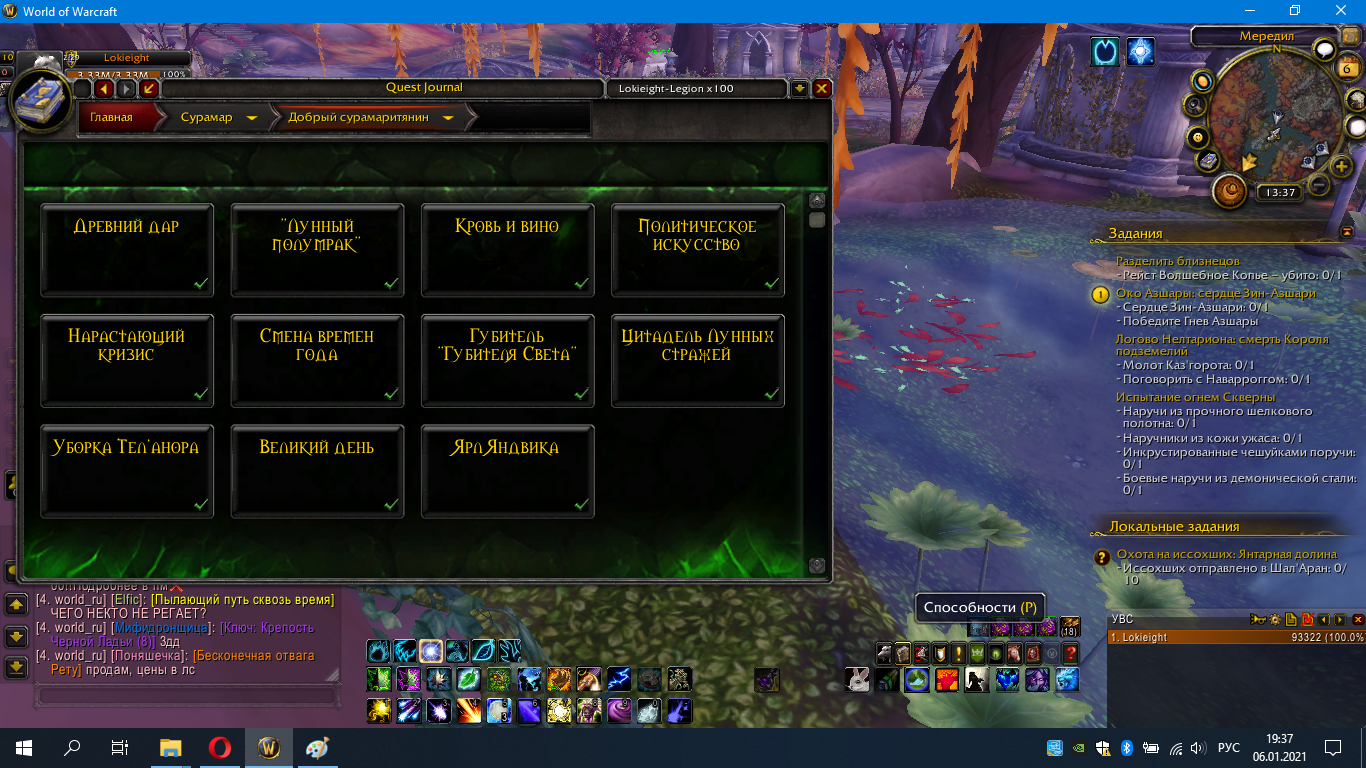Zoom in the minimap with plus button

(x=1342, y=166)
